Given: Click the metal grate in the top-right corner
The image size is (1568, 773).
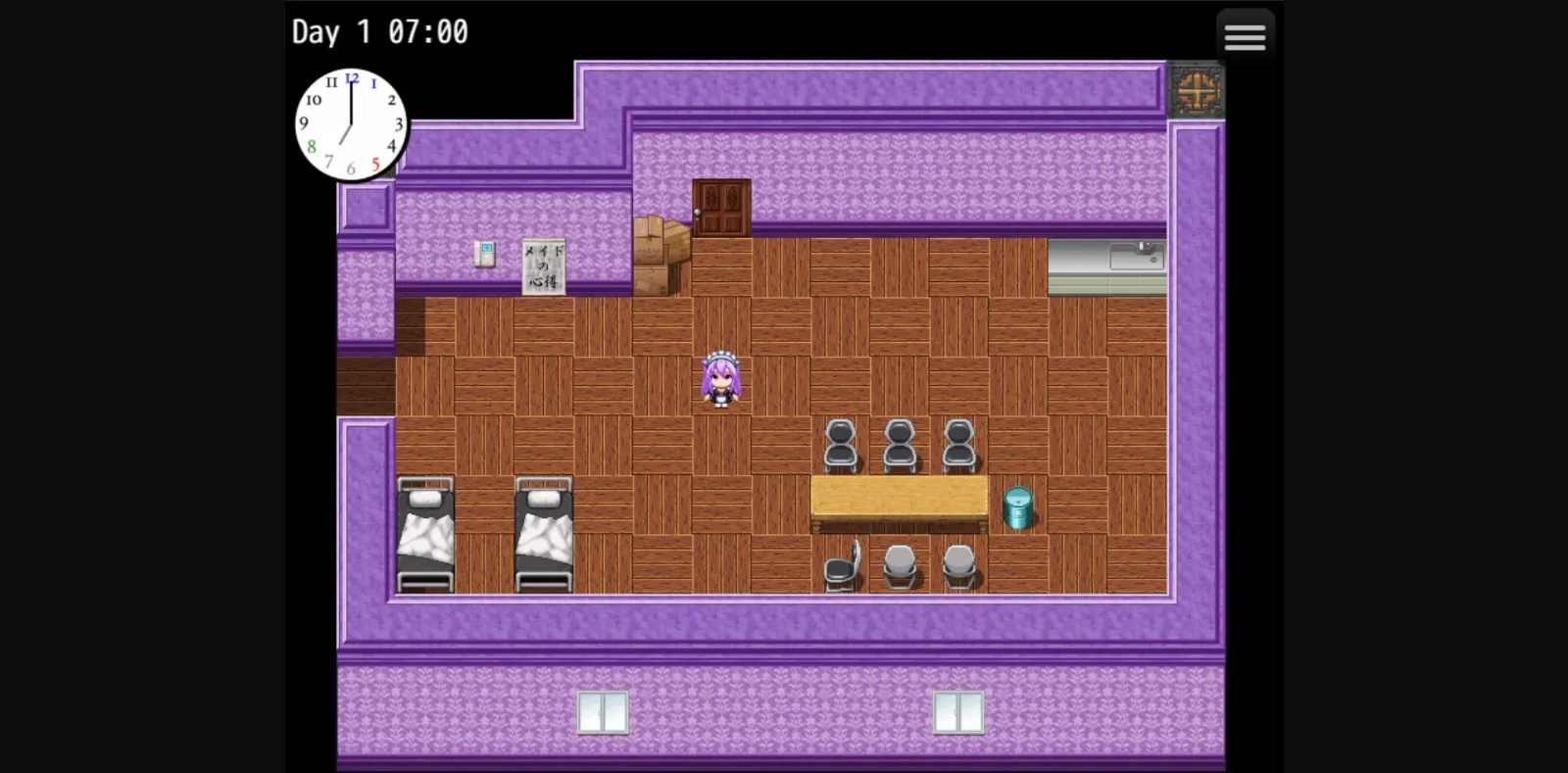Looking at the screenshot, I should (1196, 88).
